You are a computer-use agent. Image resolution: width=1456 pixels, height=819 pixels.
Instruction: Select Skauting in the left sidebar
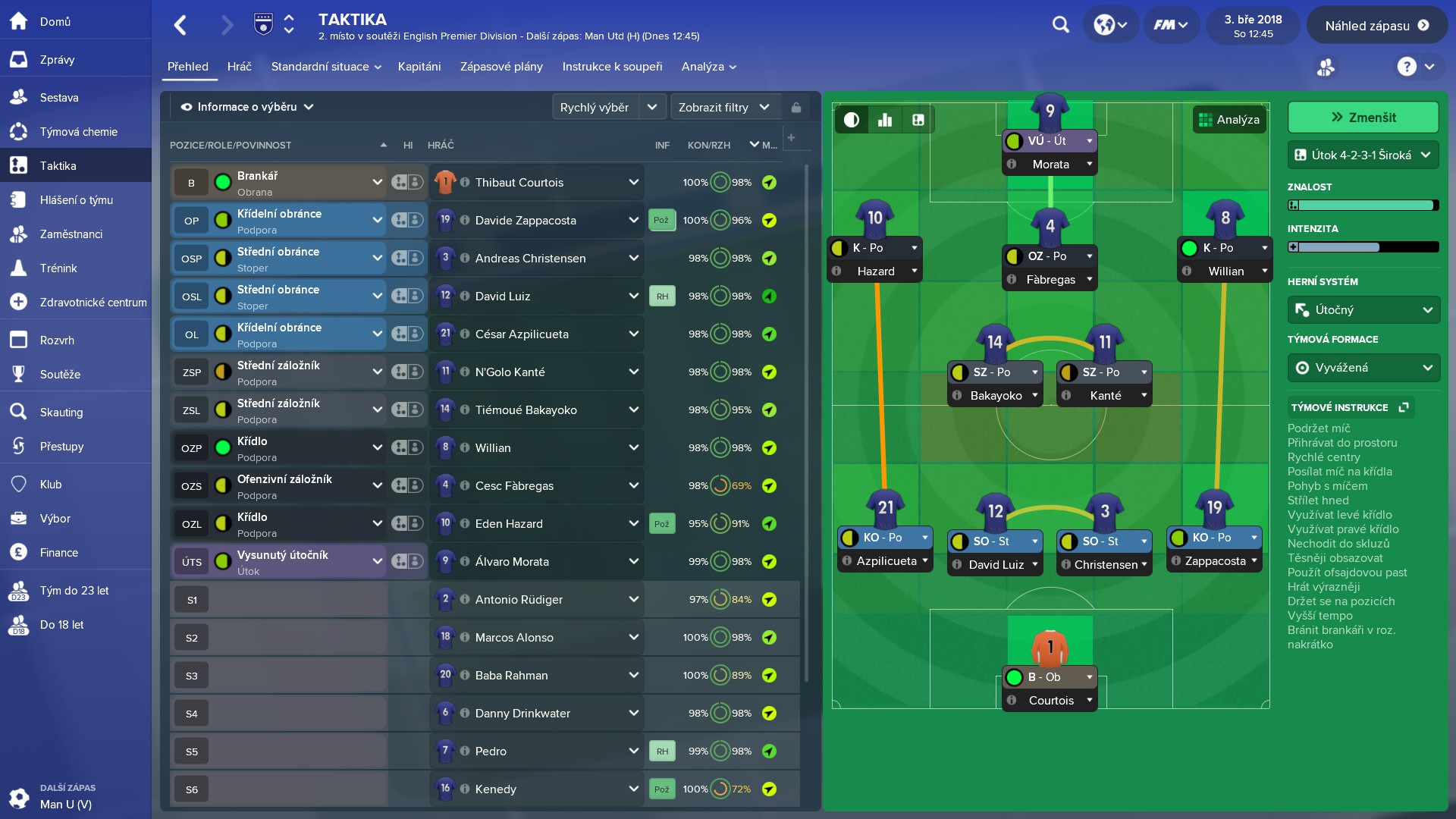(62, 412)
